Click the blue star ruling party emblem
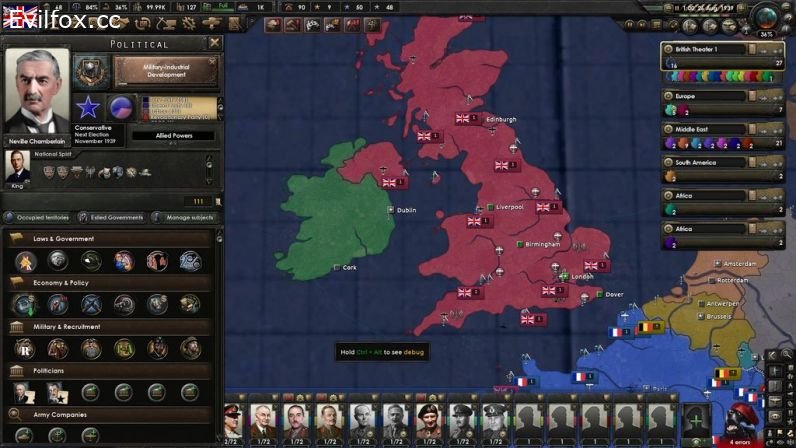796x448 pixels. pos(88,107)
